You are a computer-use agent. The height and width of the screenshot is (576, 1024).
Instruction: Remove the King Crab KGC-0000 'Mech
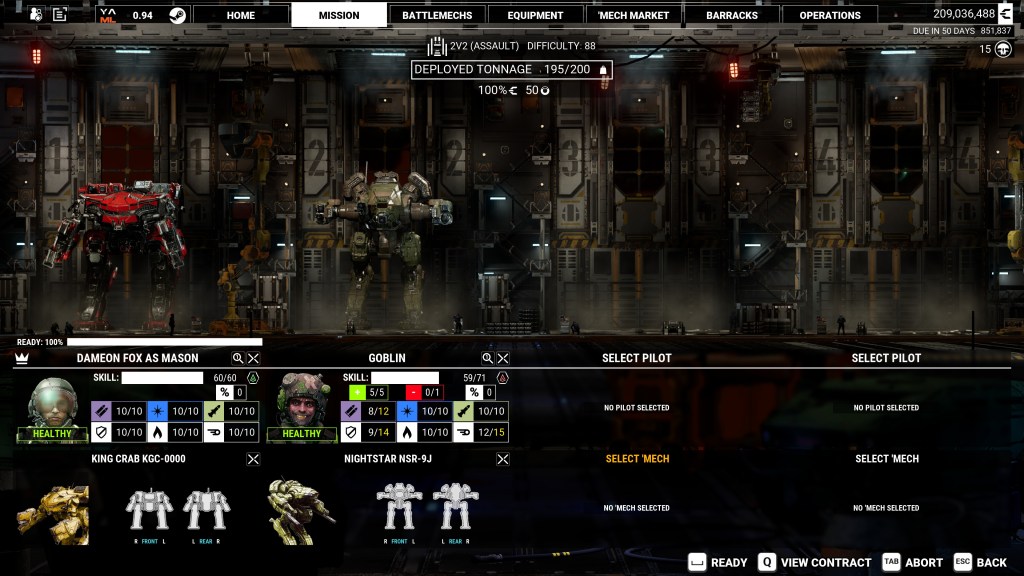253,459
